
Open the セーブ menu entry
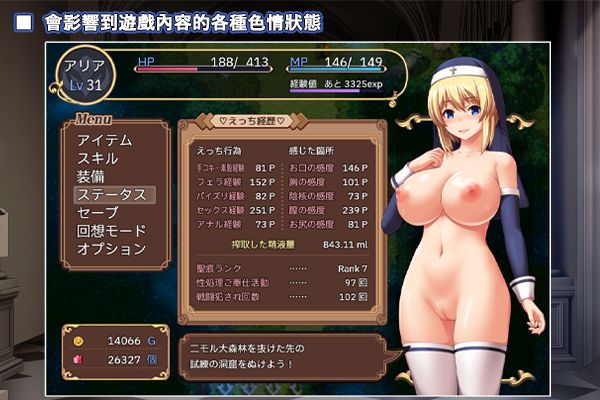coord(97,212)
